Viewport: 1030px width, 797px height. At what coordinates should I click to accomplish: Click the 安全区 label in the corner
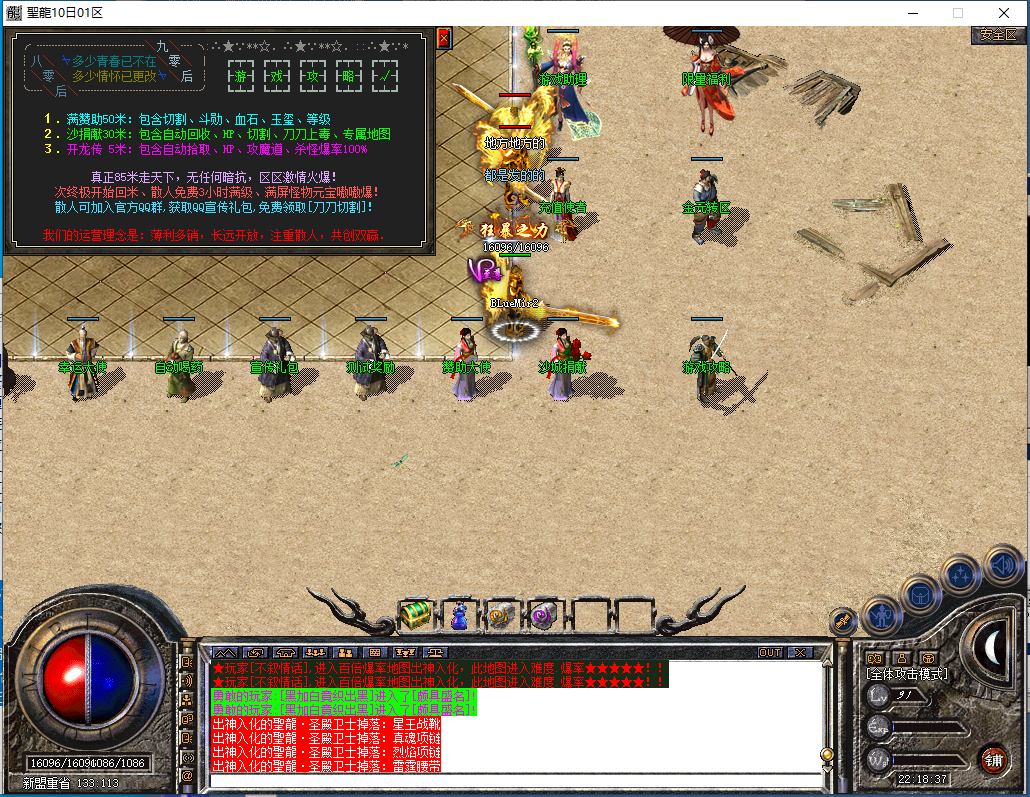point(997,35)
